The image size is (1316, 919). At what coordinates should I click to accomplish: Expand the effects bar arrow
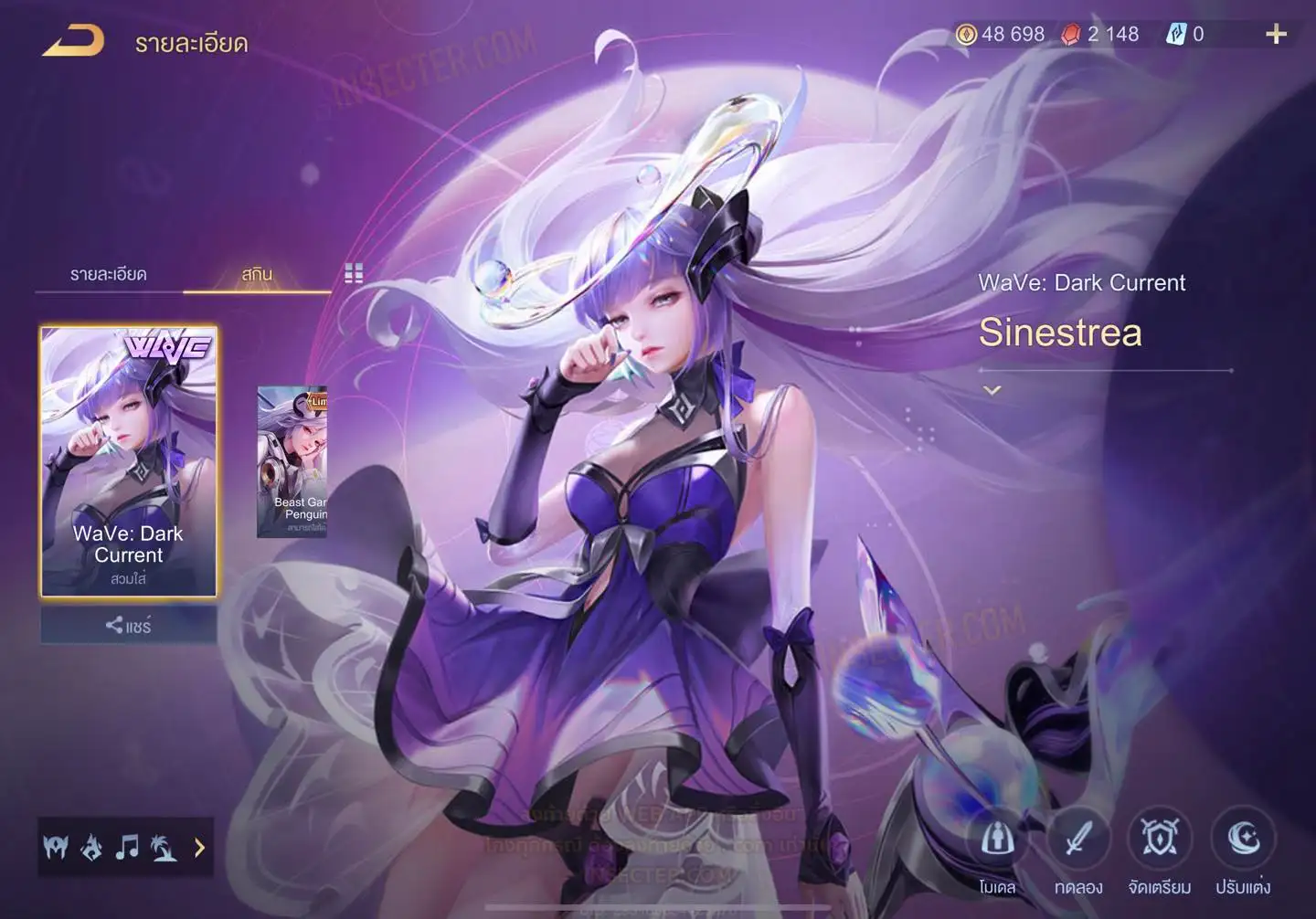199,848
